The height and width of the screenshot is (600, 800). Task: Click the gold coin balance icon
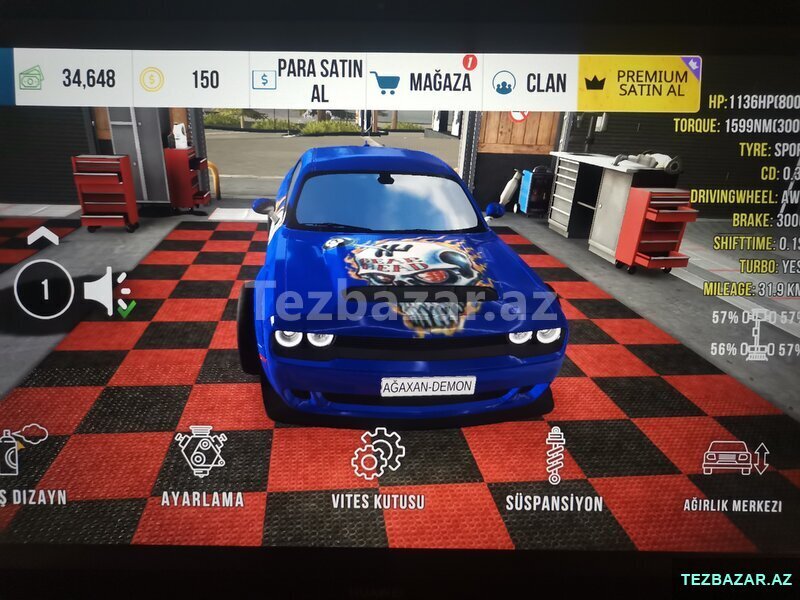(152, 79)
